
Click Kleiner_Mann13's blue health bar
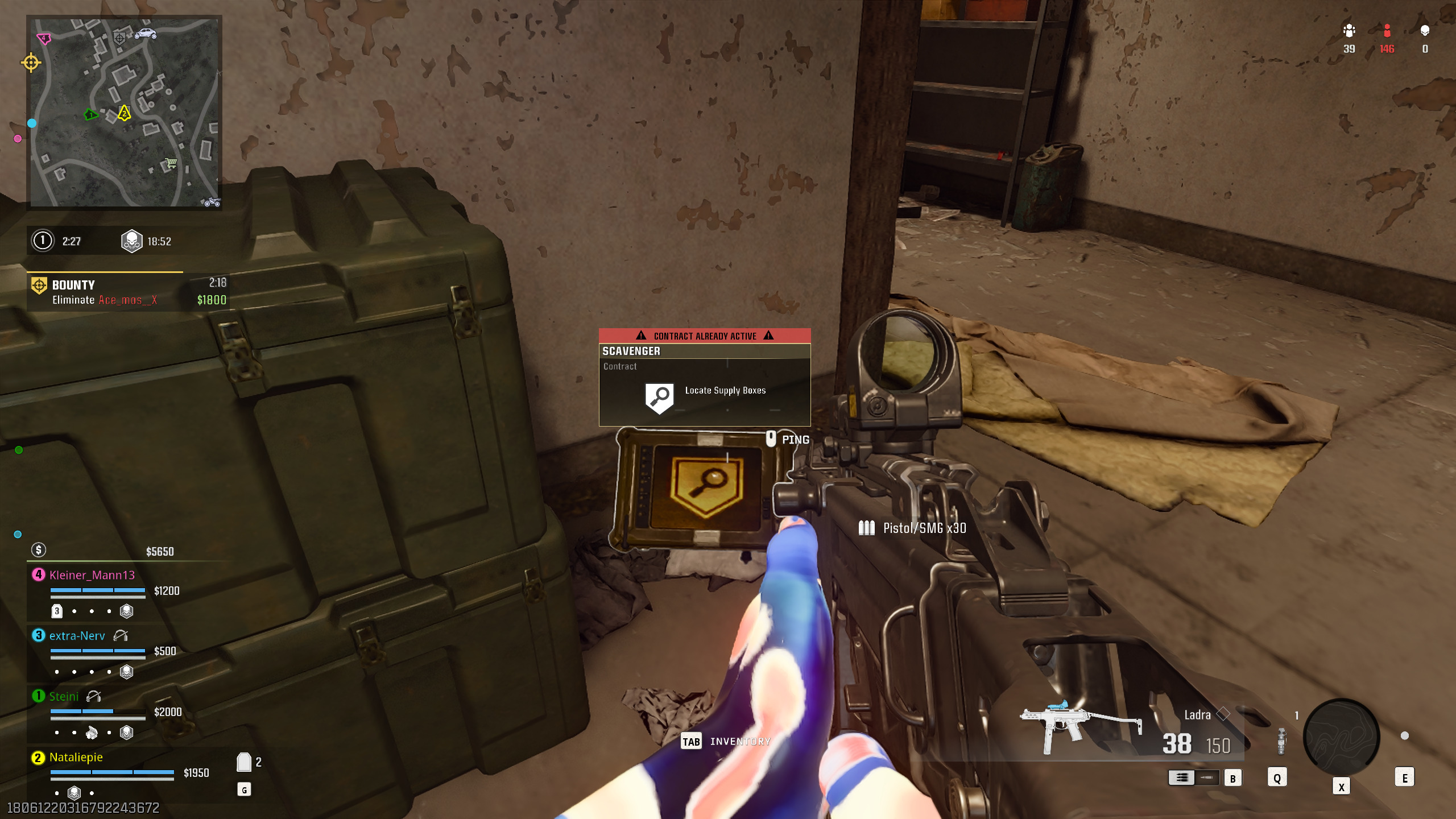[98, 590]
